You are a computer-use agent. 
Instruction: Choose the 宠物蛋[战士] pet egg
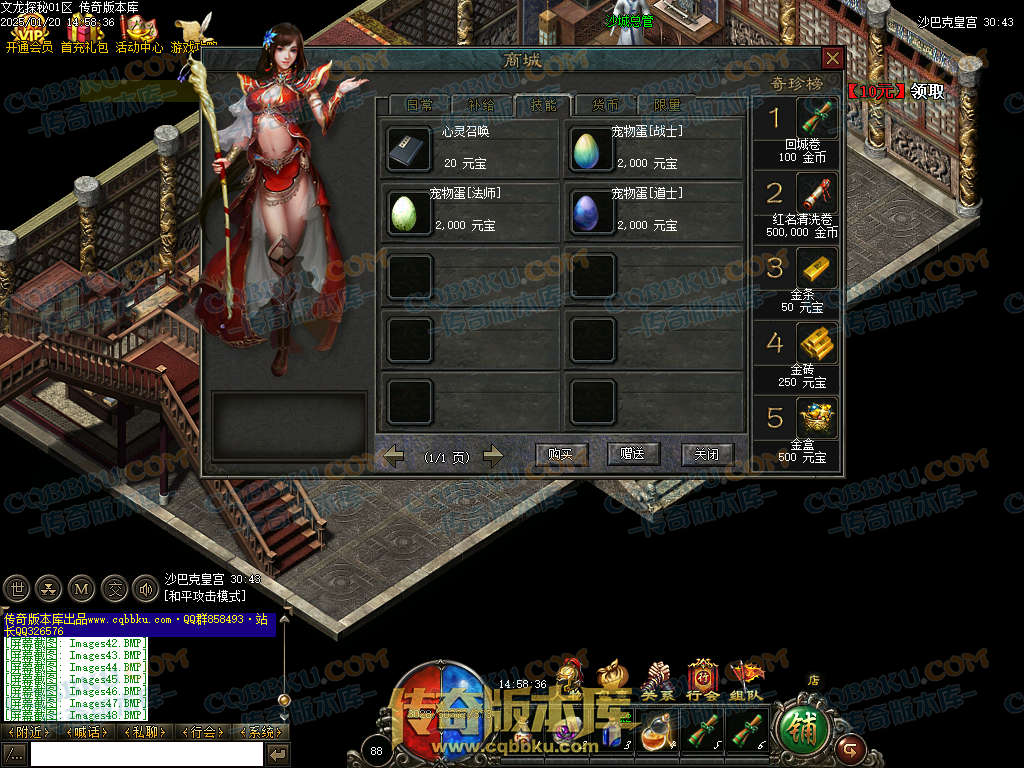(x=592, y=149)
